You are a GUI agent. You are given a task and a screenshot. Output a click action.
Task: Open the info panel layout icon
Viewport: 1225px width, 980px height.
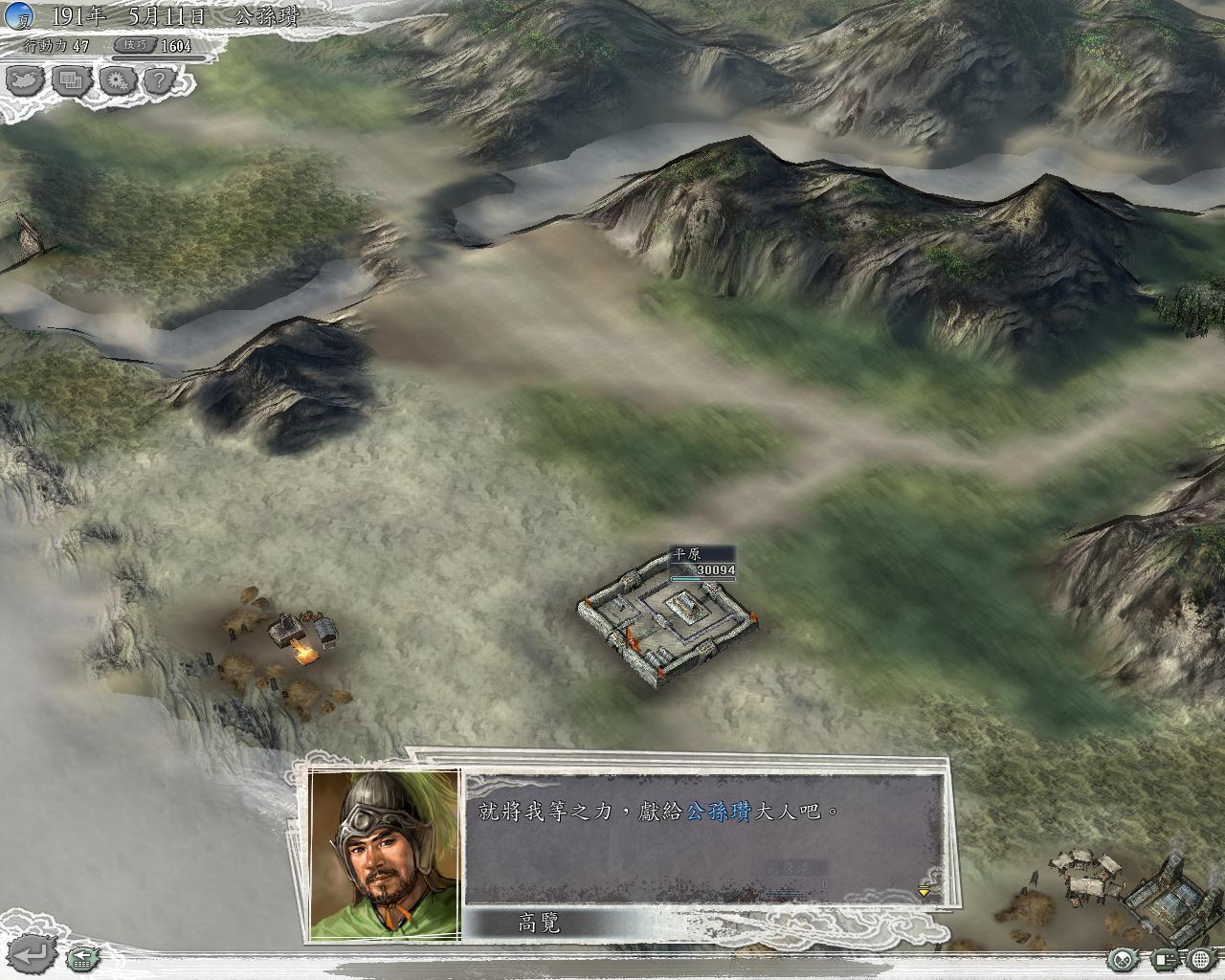[x=1164, y=958]
